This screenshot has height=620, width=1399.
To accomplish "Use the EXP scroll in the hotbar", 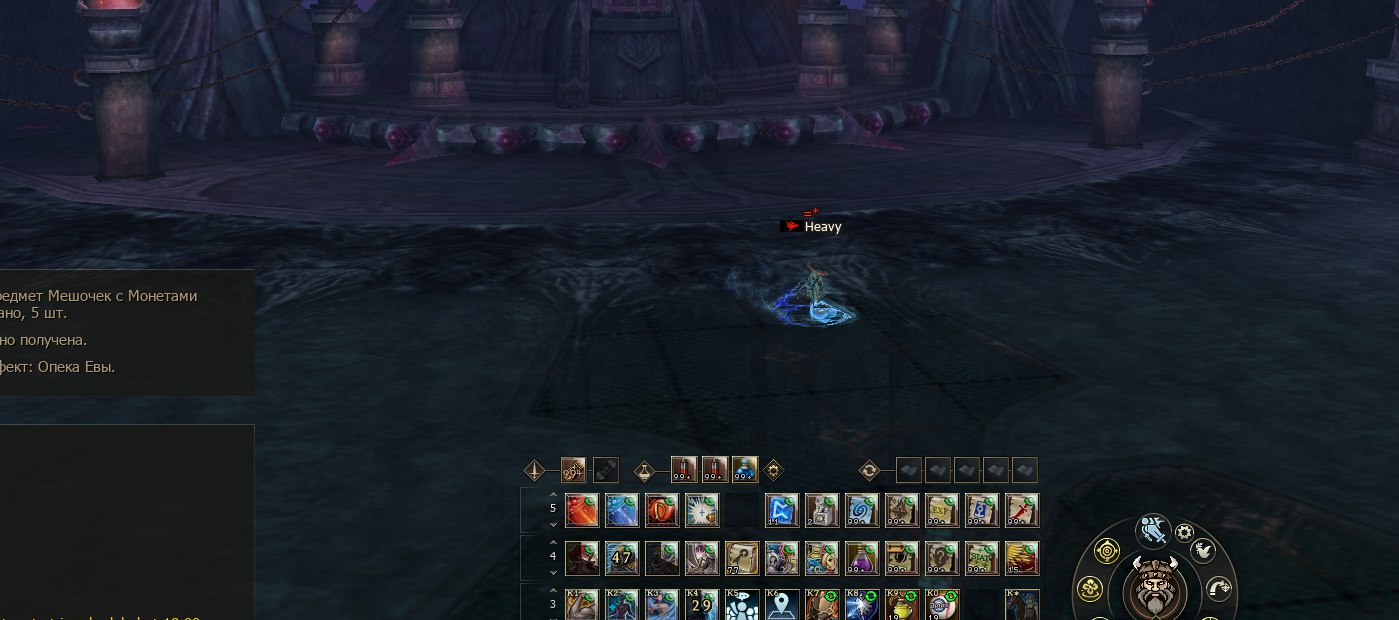I will [942, 510].
